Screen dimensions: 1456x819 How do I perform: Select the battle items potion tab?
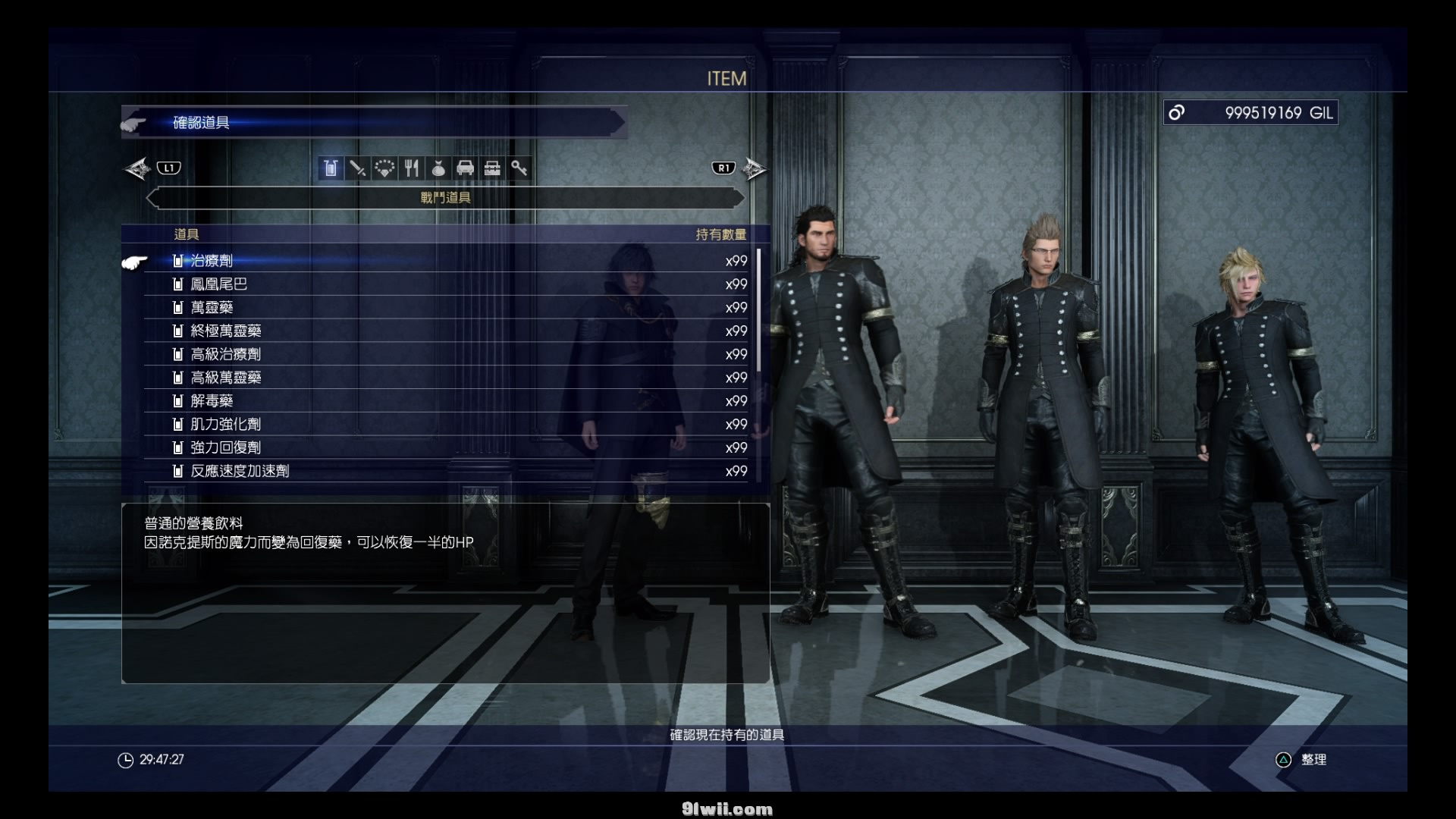[331, 168]
